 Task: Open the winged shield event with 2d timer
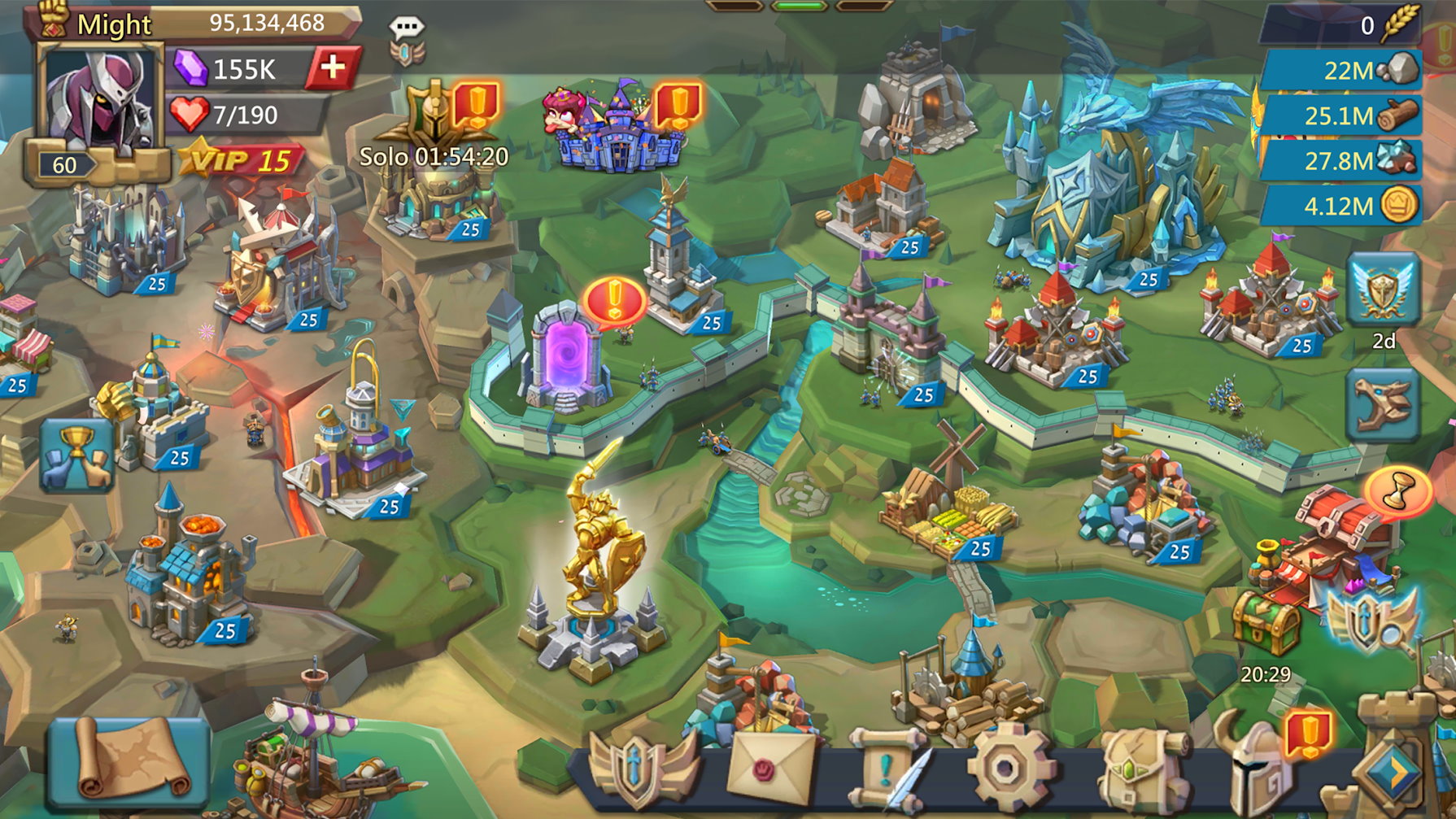click(x=1383, y=290)
